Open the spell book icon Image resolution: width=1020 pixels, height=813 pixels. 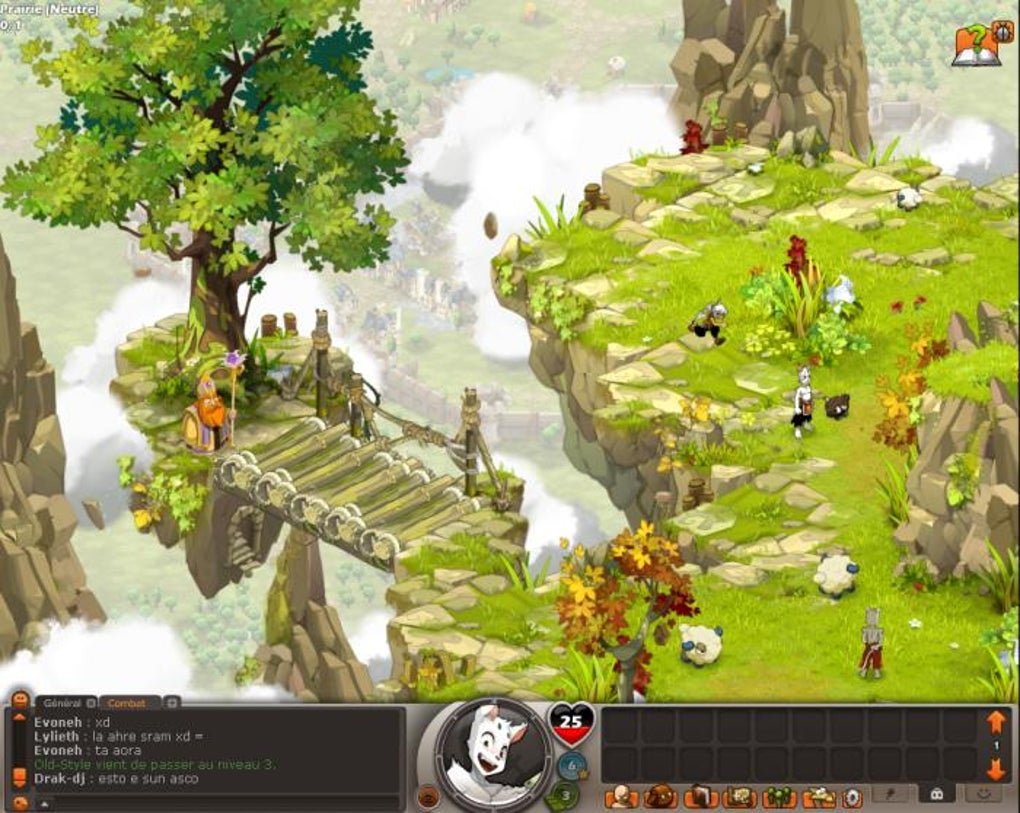pyautogui.click(x=700, y=797)
